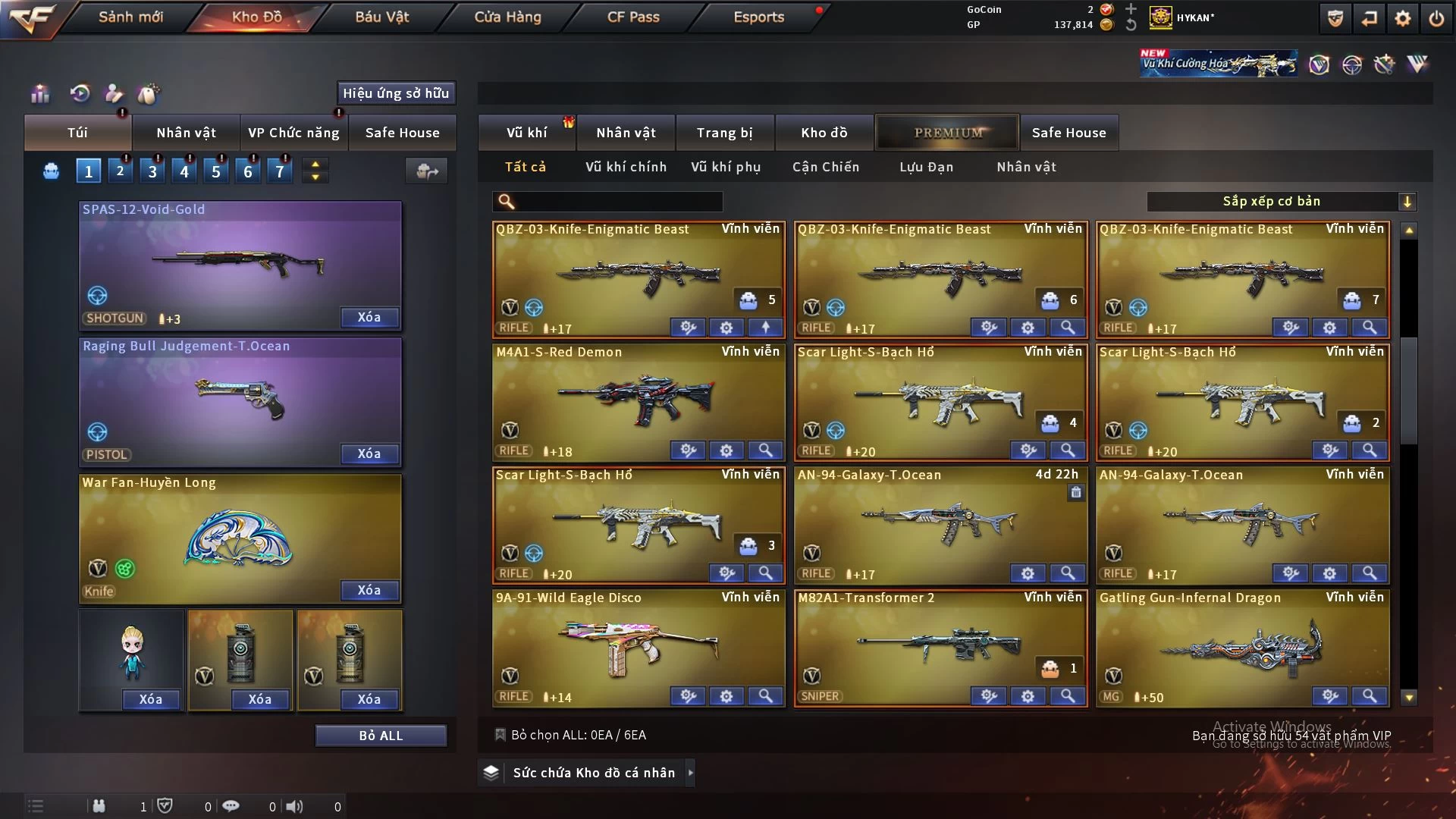
Task: Open the CF Pass page
Action: [x=633, y=17]
